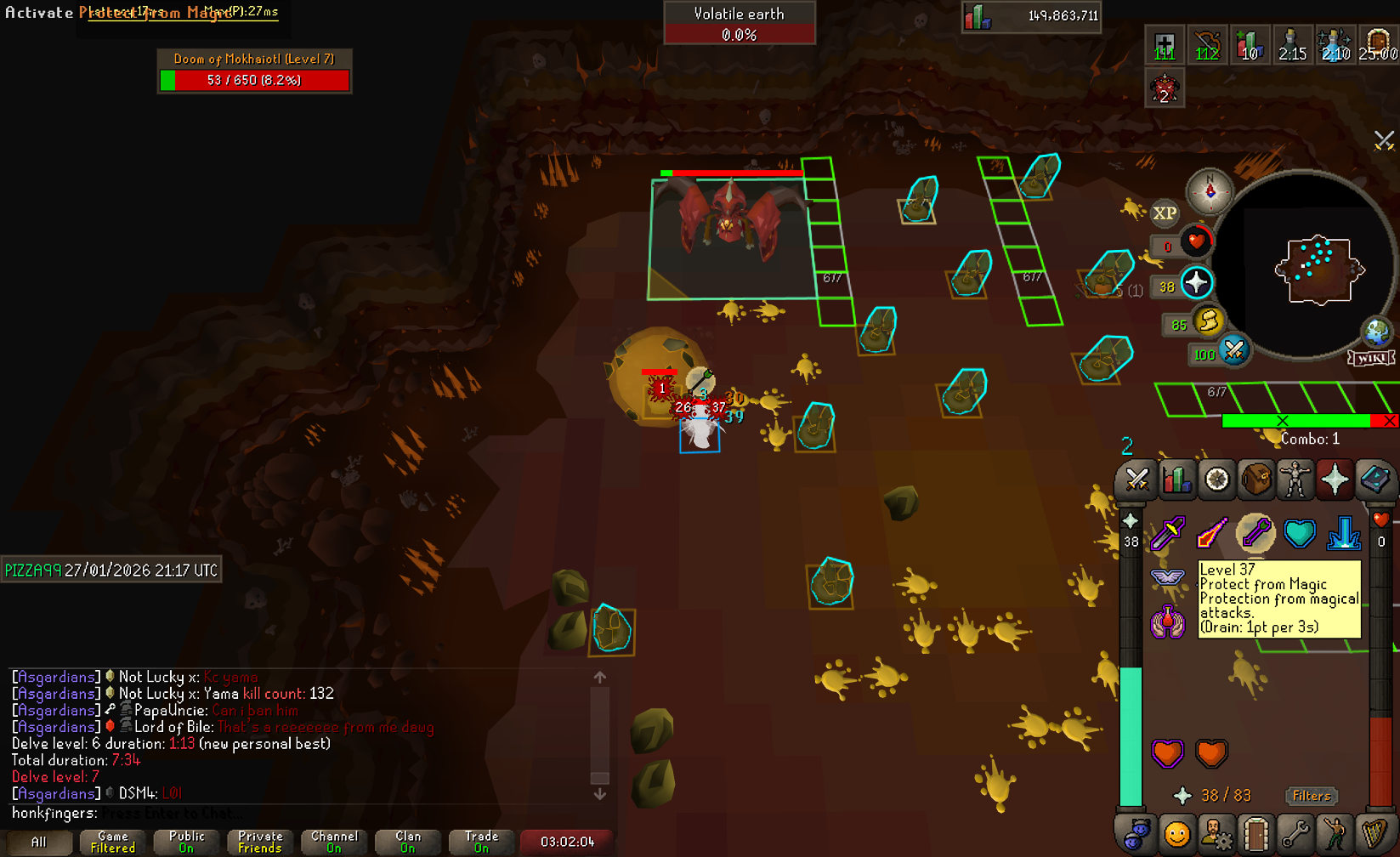Click the Wiki lookup banner
This screenshot has height=857, width=1400.
point(1371,357)
